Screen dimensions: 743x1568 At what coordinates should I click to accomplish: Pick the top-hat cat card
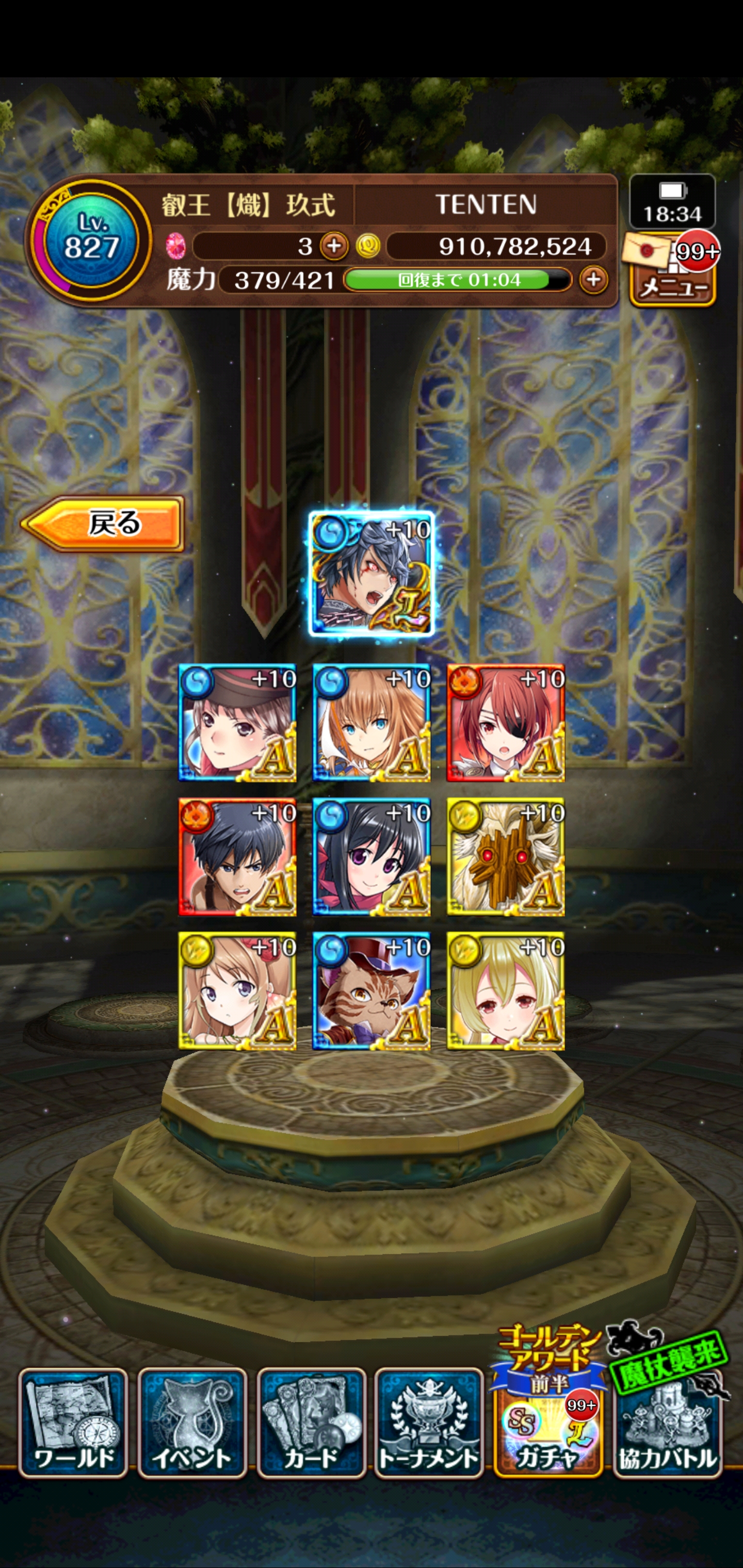coord(371,990)
